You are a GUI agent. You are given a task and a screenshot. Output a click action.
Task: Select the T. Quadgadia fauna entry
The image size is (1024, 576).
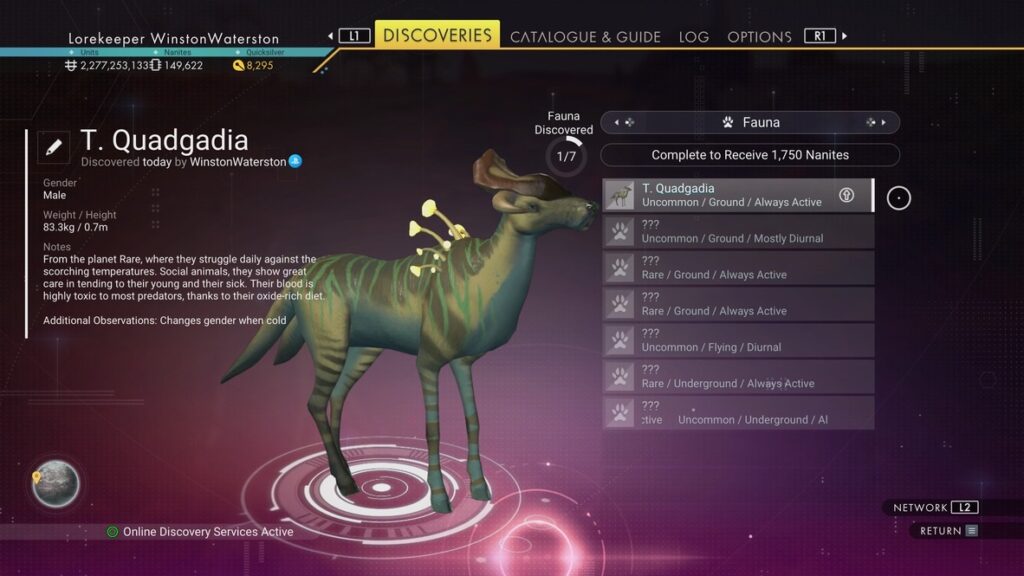click(x=737, y=195)
